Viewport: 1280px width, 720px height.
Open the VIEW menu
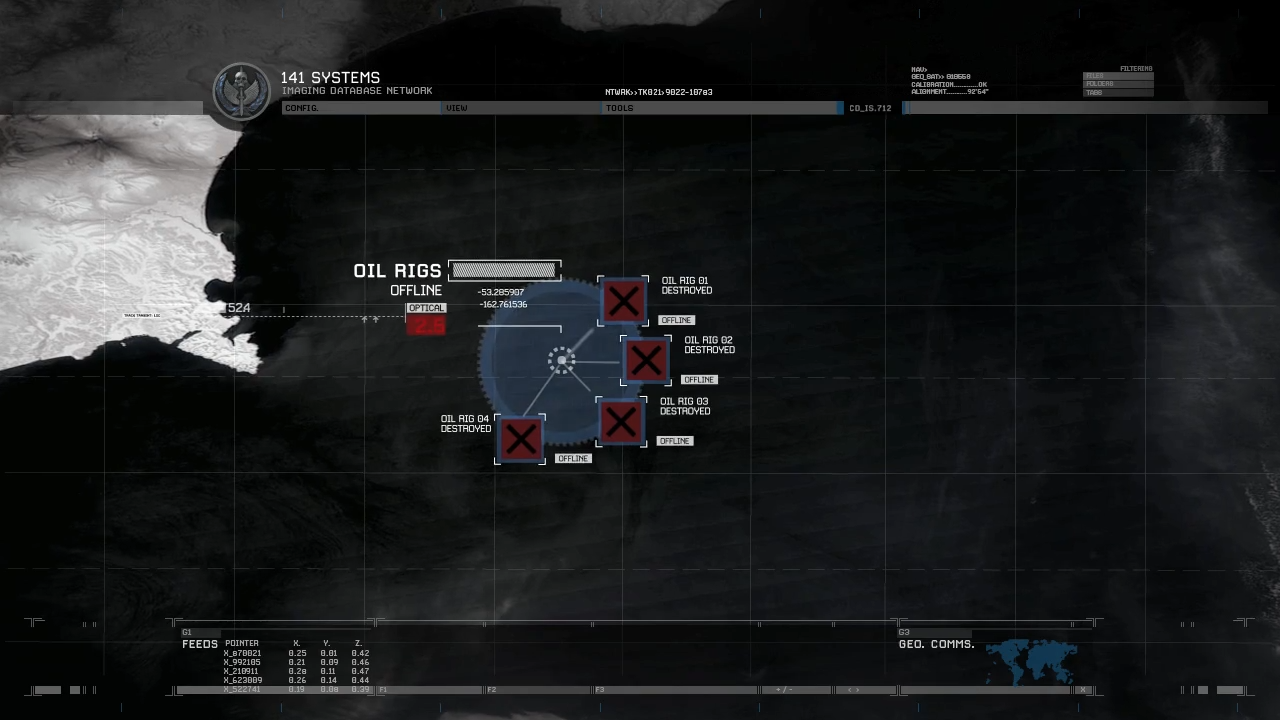[x=457, y=108]
